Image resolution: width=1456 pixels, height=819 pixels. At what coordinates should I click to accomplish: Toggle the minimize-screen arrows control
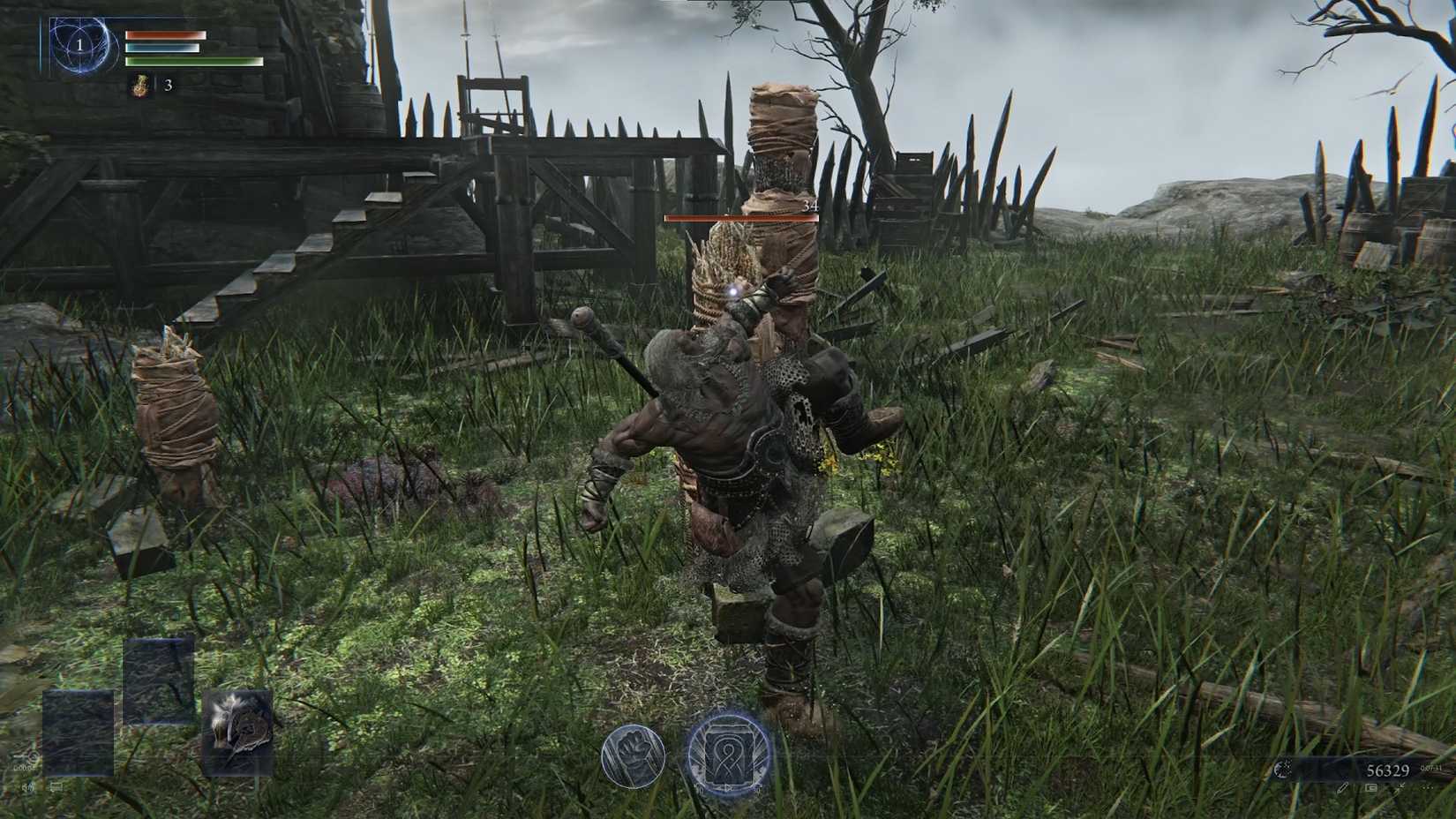(1400, 787)
